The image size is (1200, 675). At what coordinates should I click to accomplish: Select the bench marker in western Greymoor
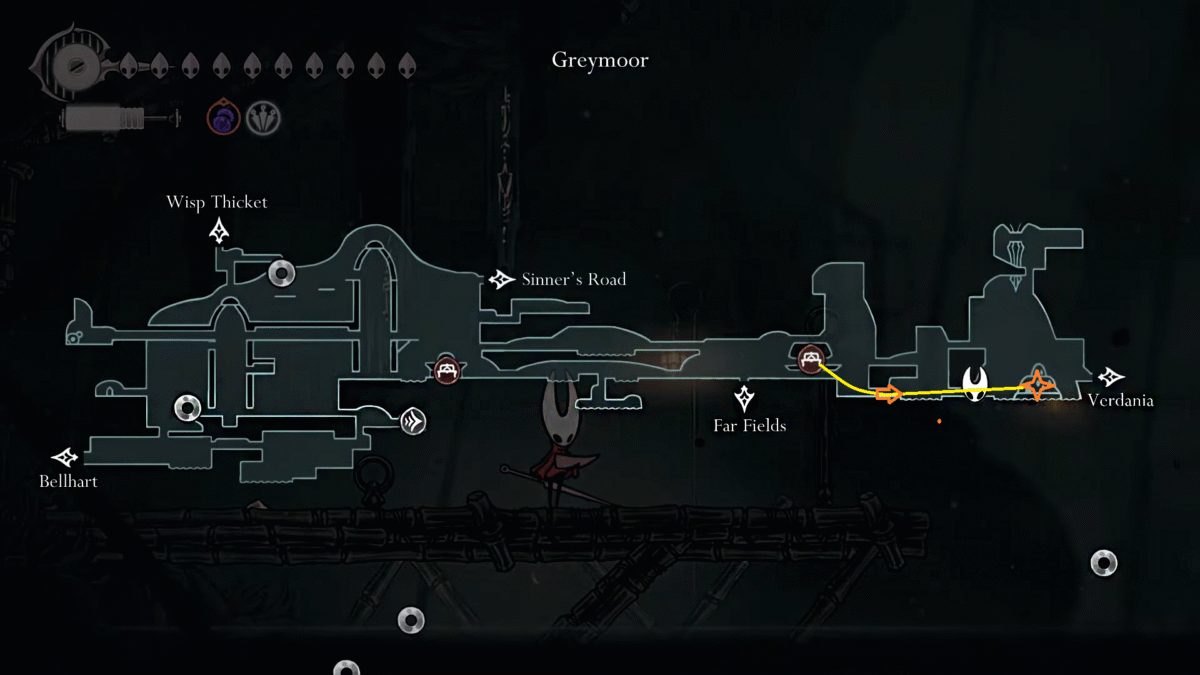[x=446, y=370]
